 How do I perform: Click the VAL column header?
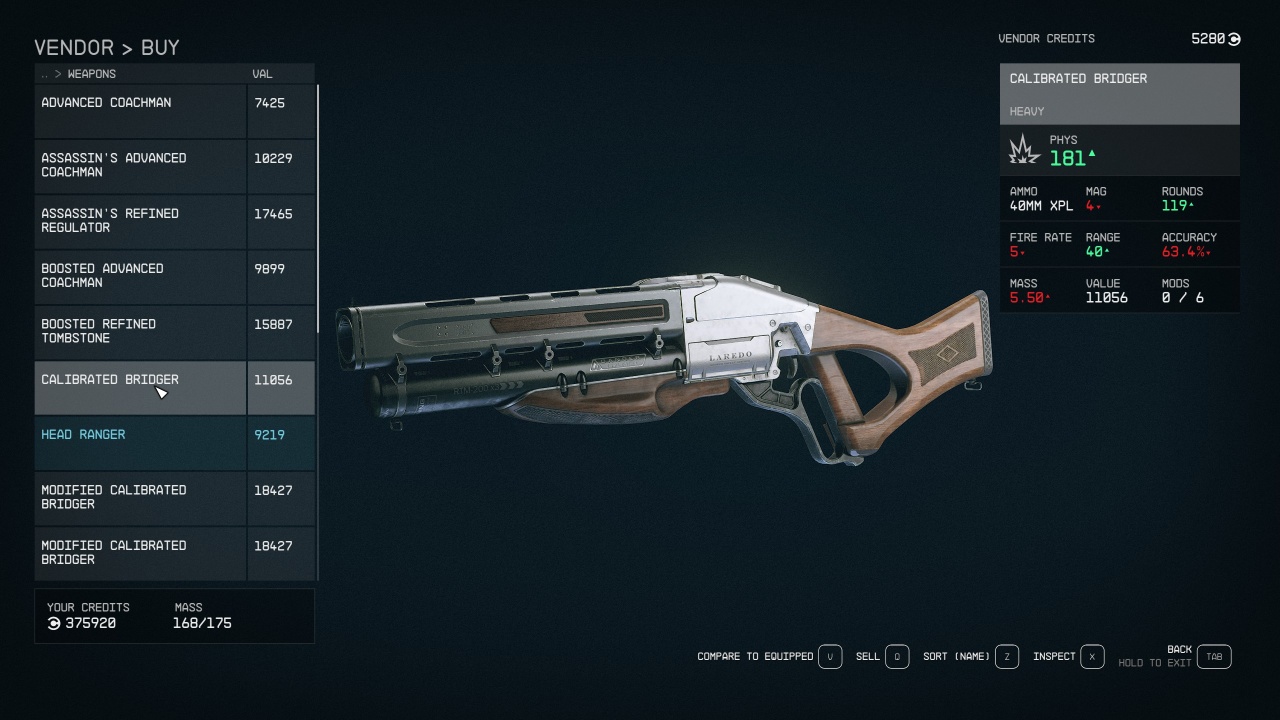[262, 74]
